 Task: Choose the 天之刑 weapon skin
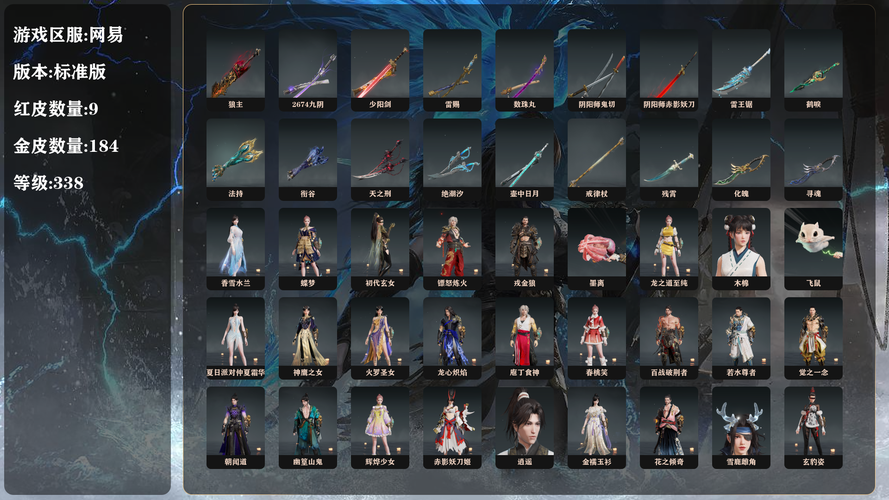pyautogui.click(x=380, y=158)
